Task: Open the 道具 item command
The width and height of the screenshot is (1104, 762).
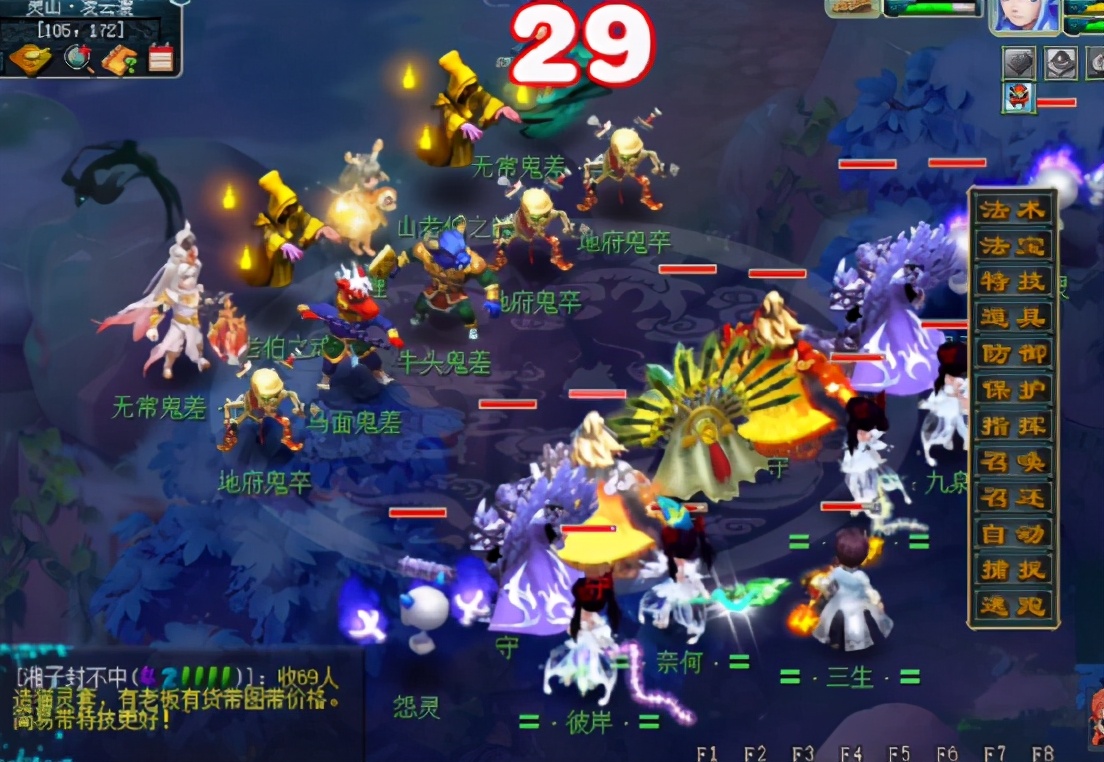Action: click(1012, 318)
